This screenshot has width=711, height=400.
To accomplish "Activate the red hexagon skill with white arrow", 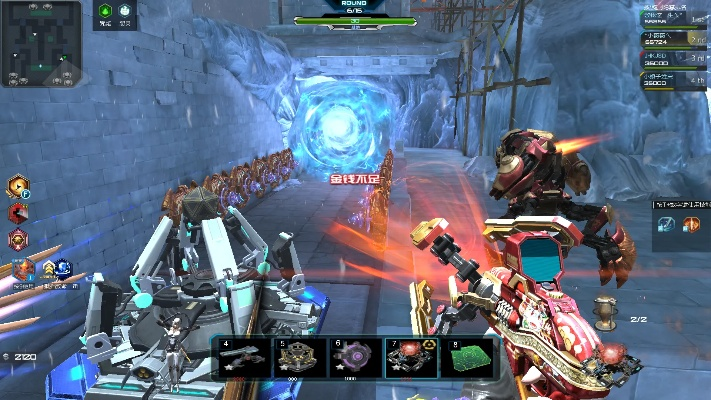I will tap(18, 212).
